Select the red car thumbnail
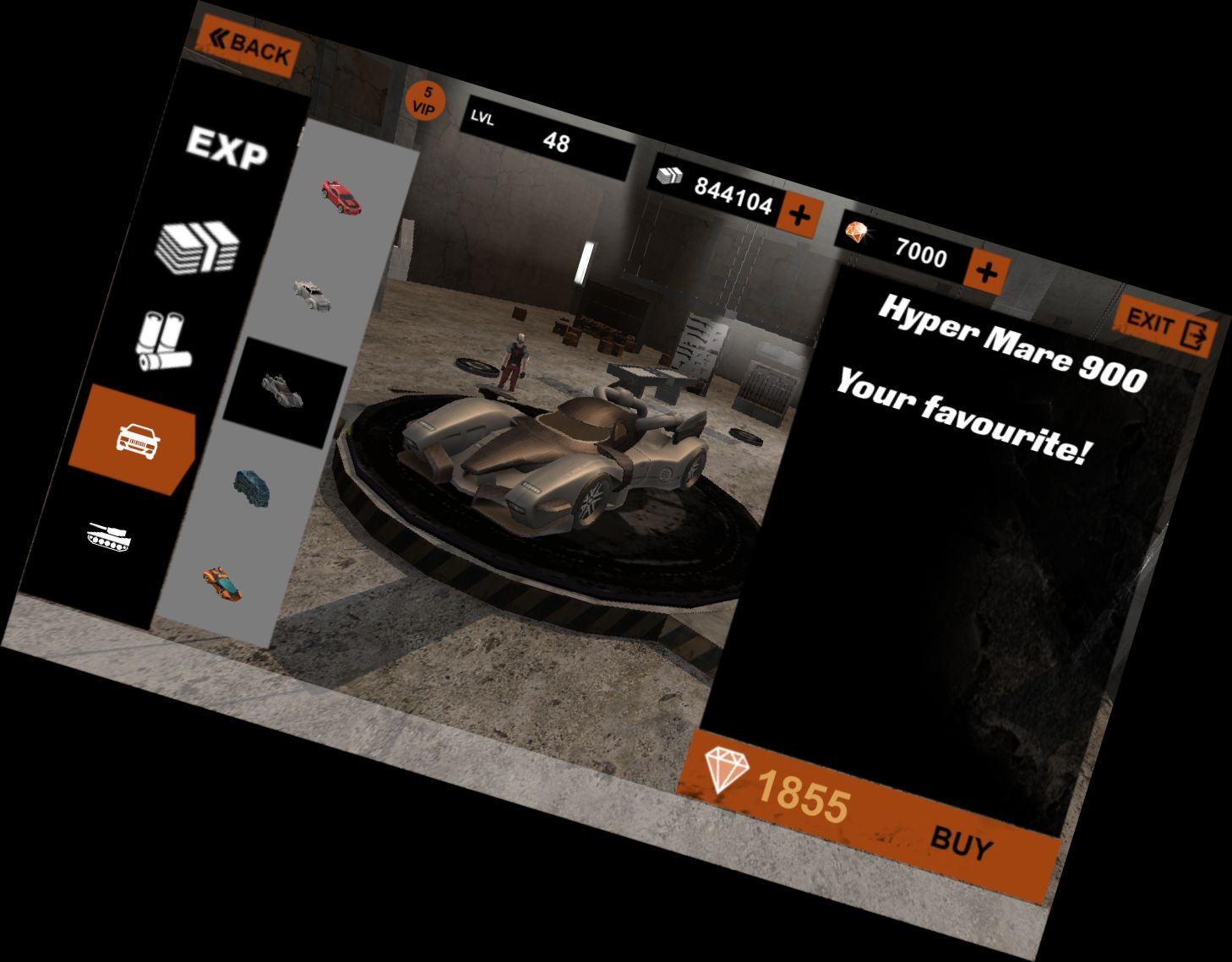This screenshot has height=962, width=1232. click(341, 197)
